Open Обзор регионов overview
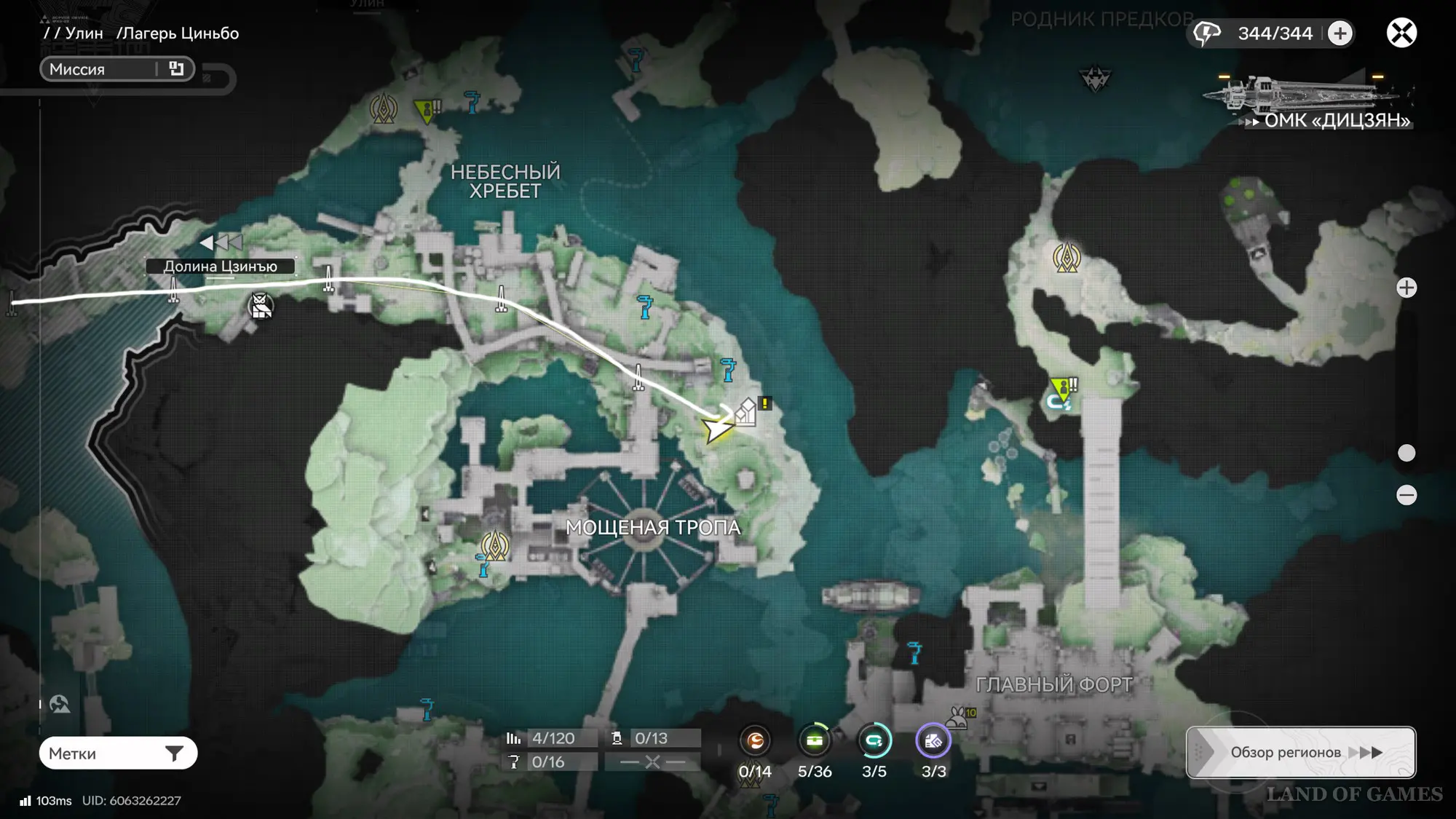This screenshot has height=819, width=1456. tap(1301, 752)
